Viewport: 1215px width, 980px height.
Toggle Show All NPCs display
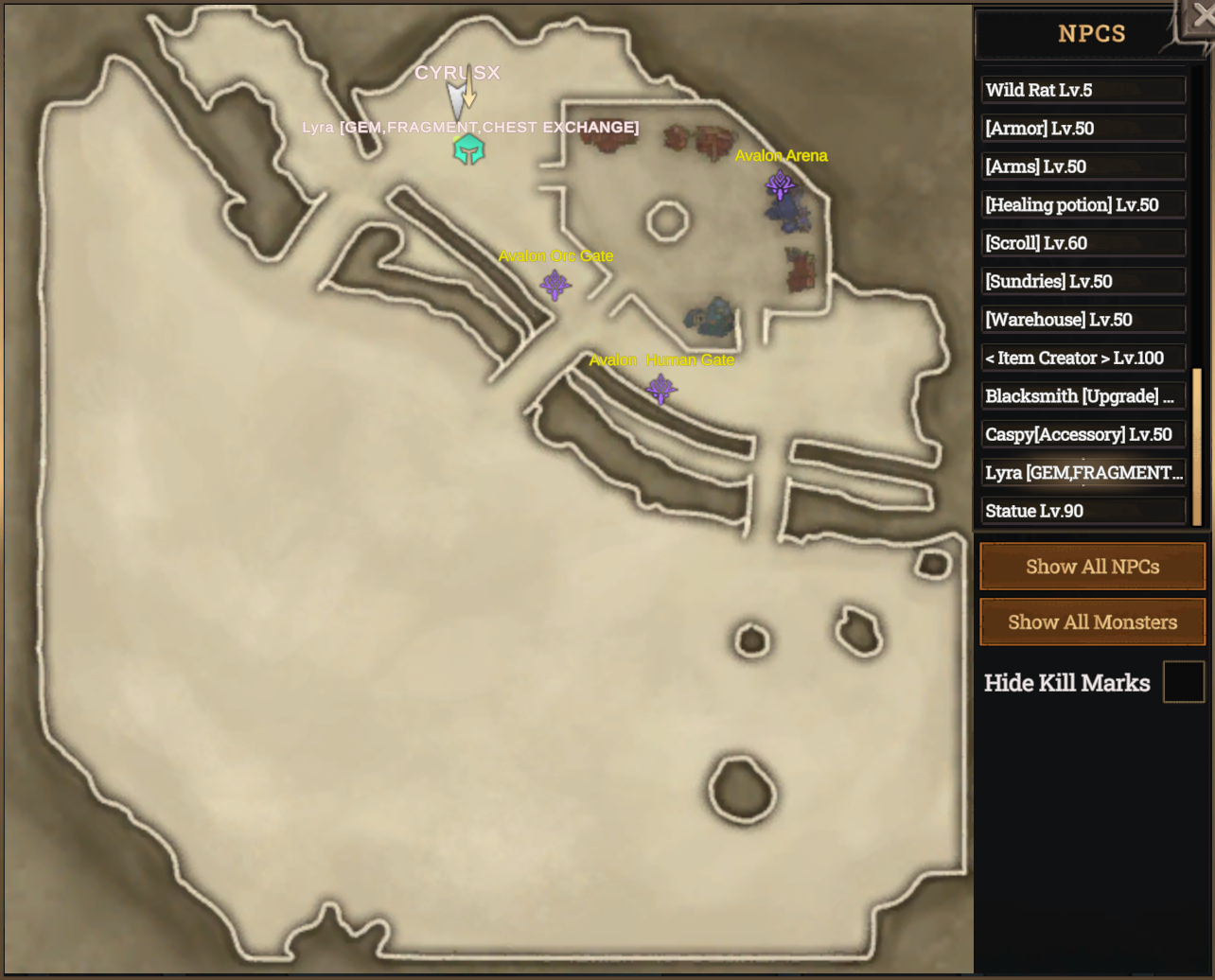tap(1092, 566)
